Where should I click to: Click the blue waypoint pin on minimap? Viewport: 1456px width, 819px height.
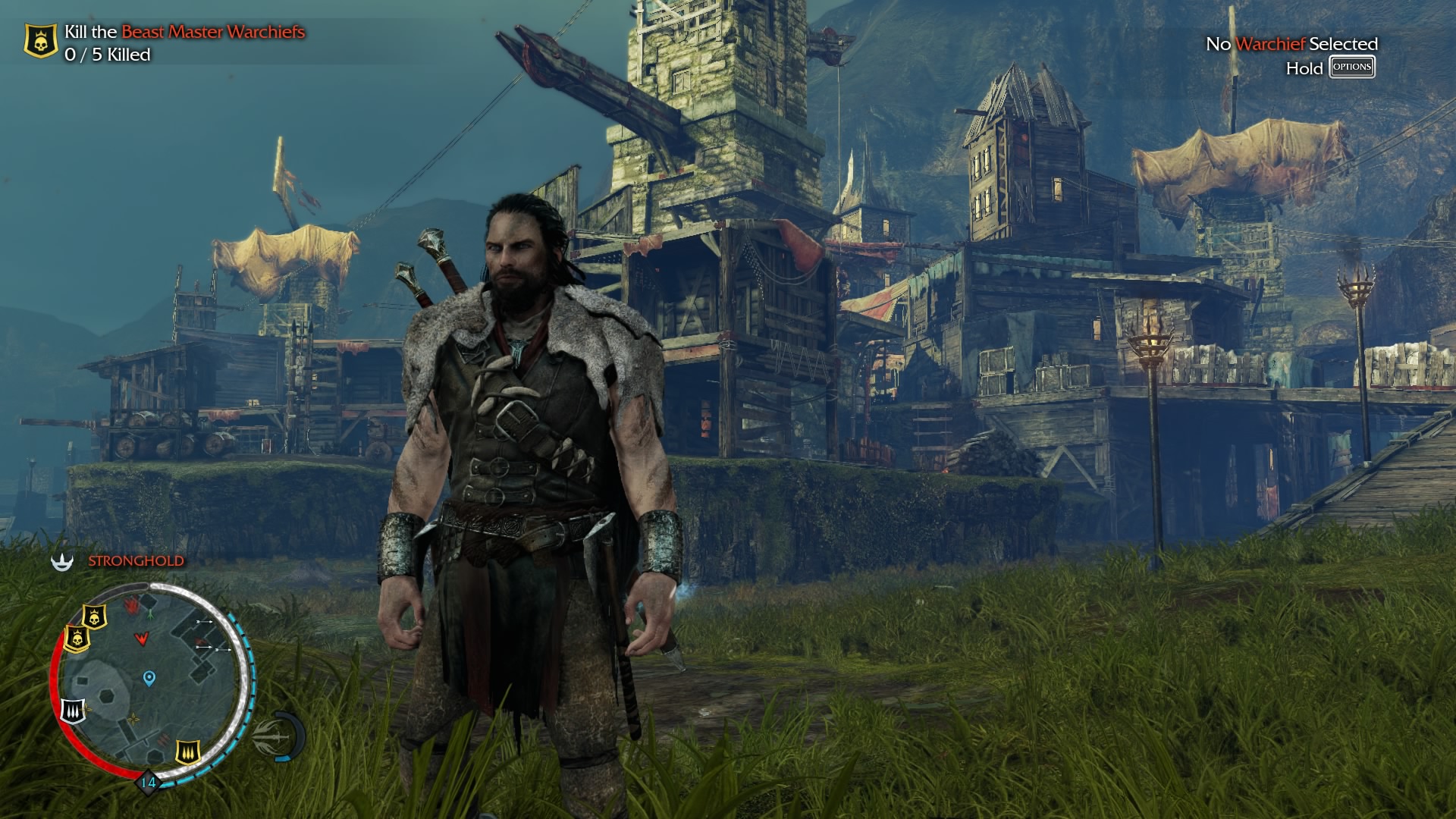click(x=149, y=677)
